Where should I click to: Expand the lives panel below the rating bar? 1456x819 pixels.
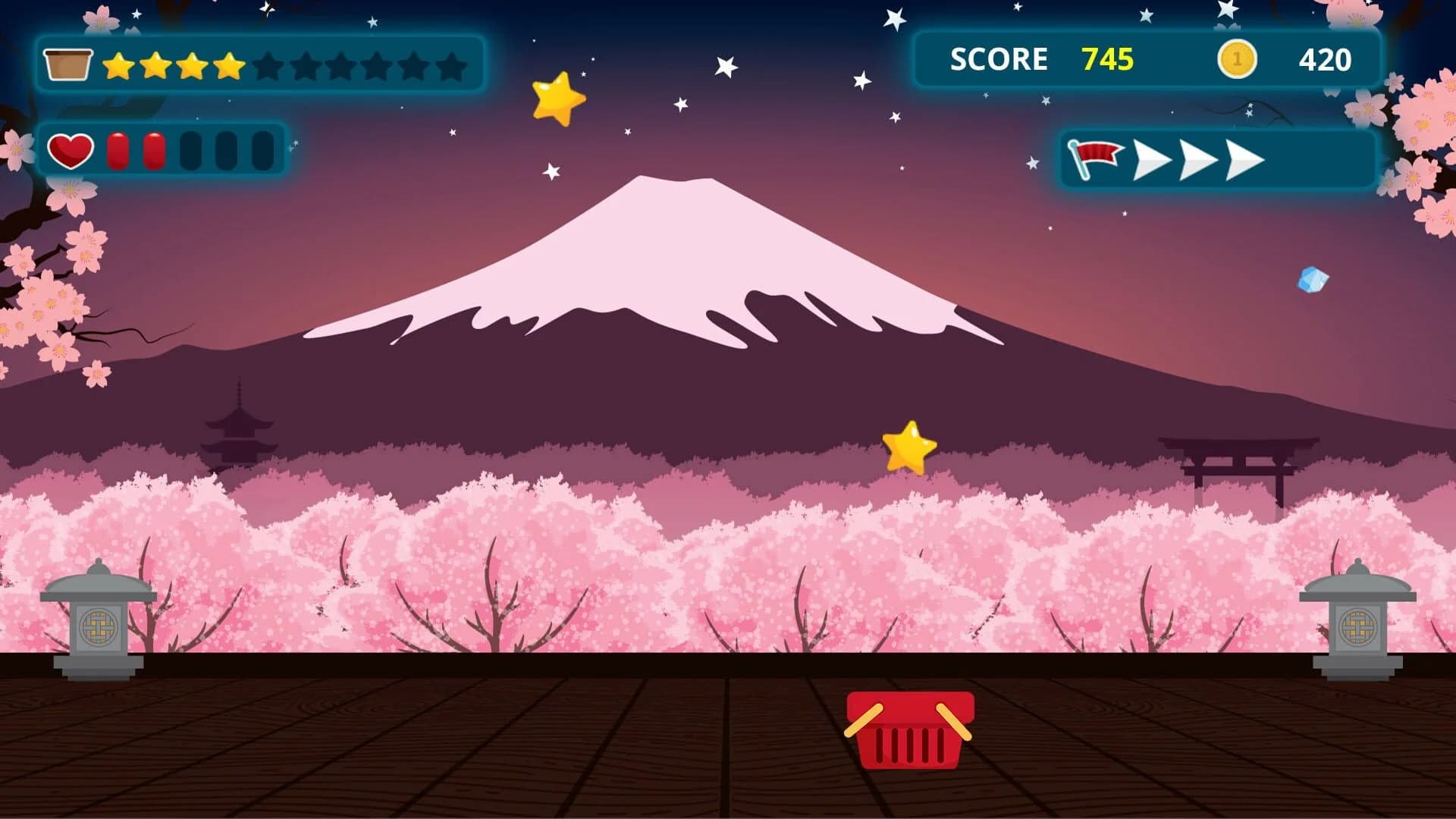[167, 149]
